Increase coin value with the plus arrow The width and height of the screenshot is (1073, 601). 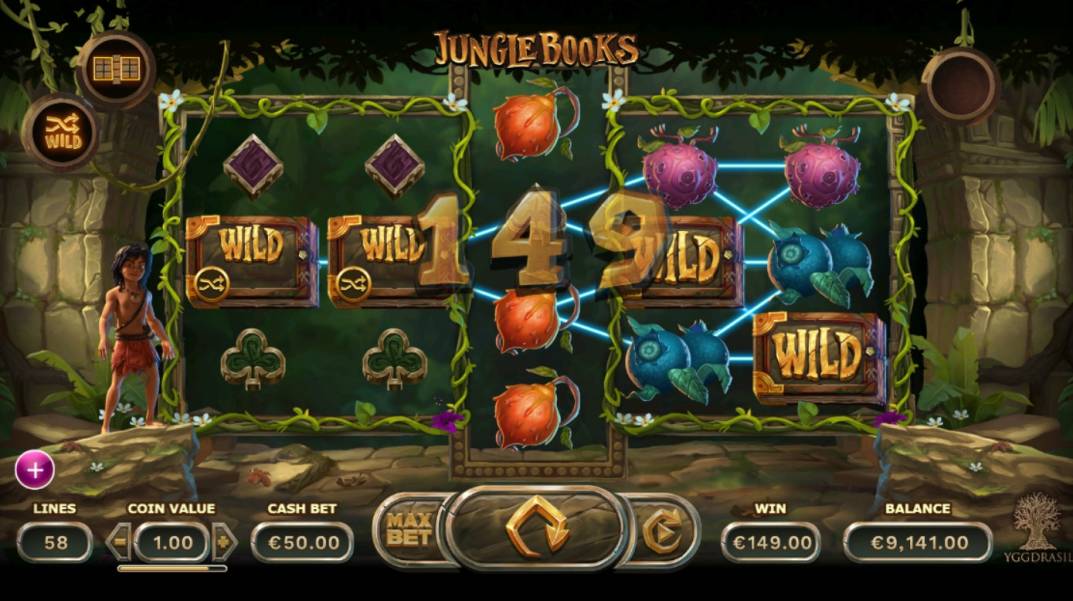click(x=224, y=542)
